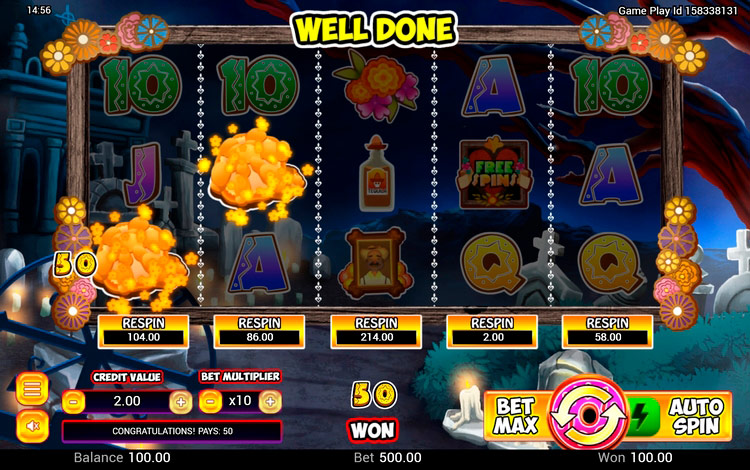Decrease the credit value
750x470 pixels.
pyautogui.click(x=73, y=401)
